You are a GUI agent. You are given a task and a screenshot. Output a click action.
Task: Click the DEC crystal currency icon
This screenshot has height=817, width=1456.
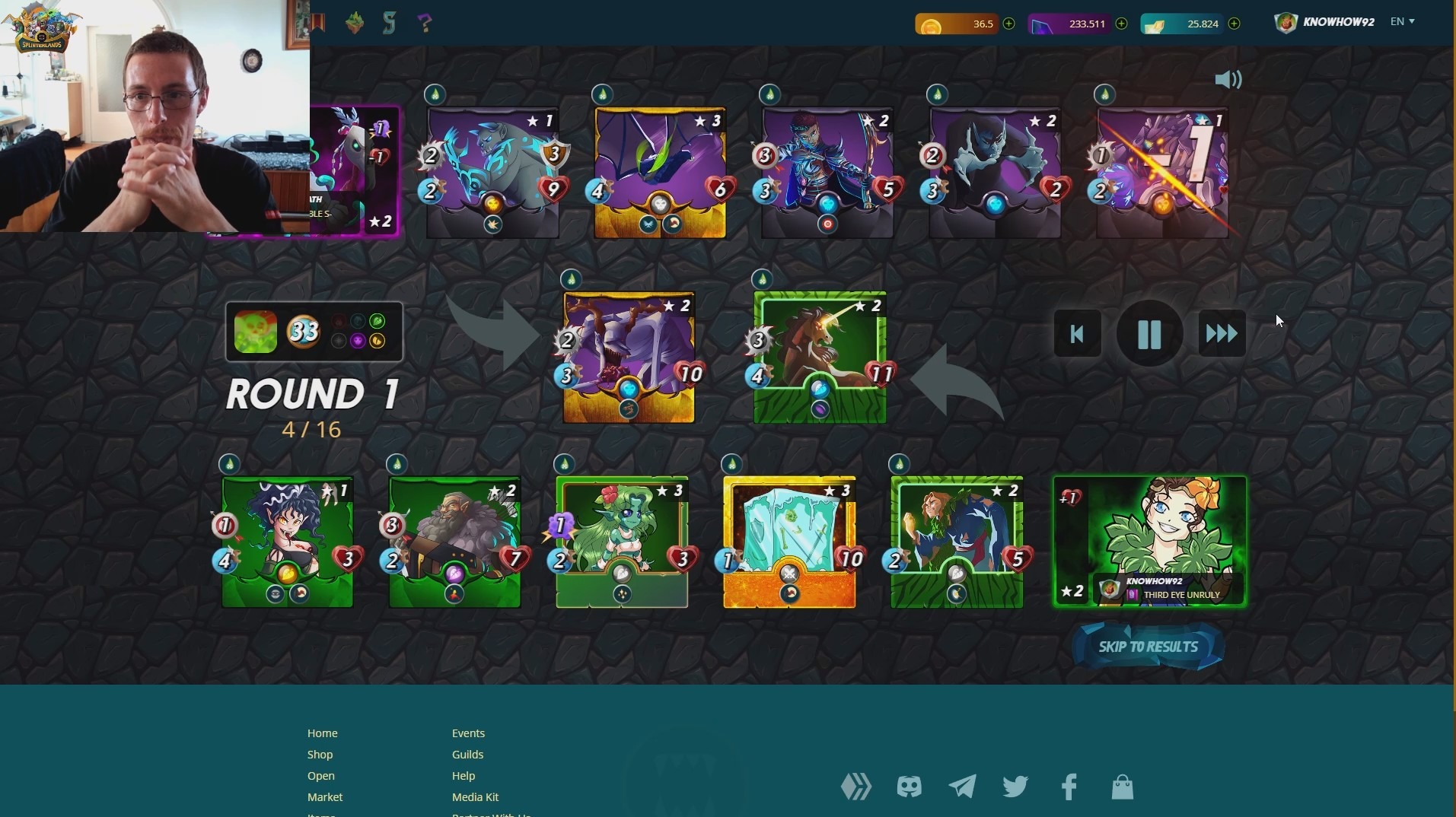[1043, 24]
